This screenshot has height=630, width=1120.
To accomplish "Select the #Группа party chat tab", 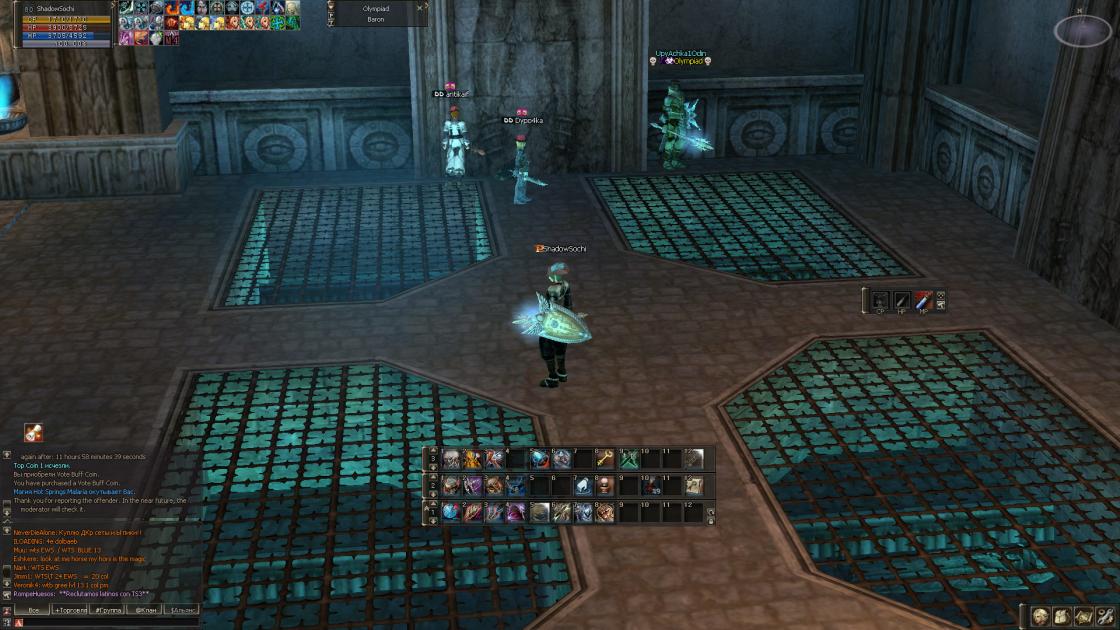I will point(108,609).
